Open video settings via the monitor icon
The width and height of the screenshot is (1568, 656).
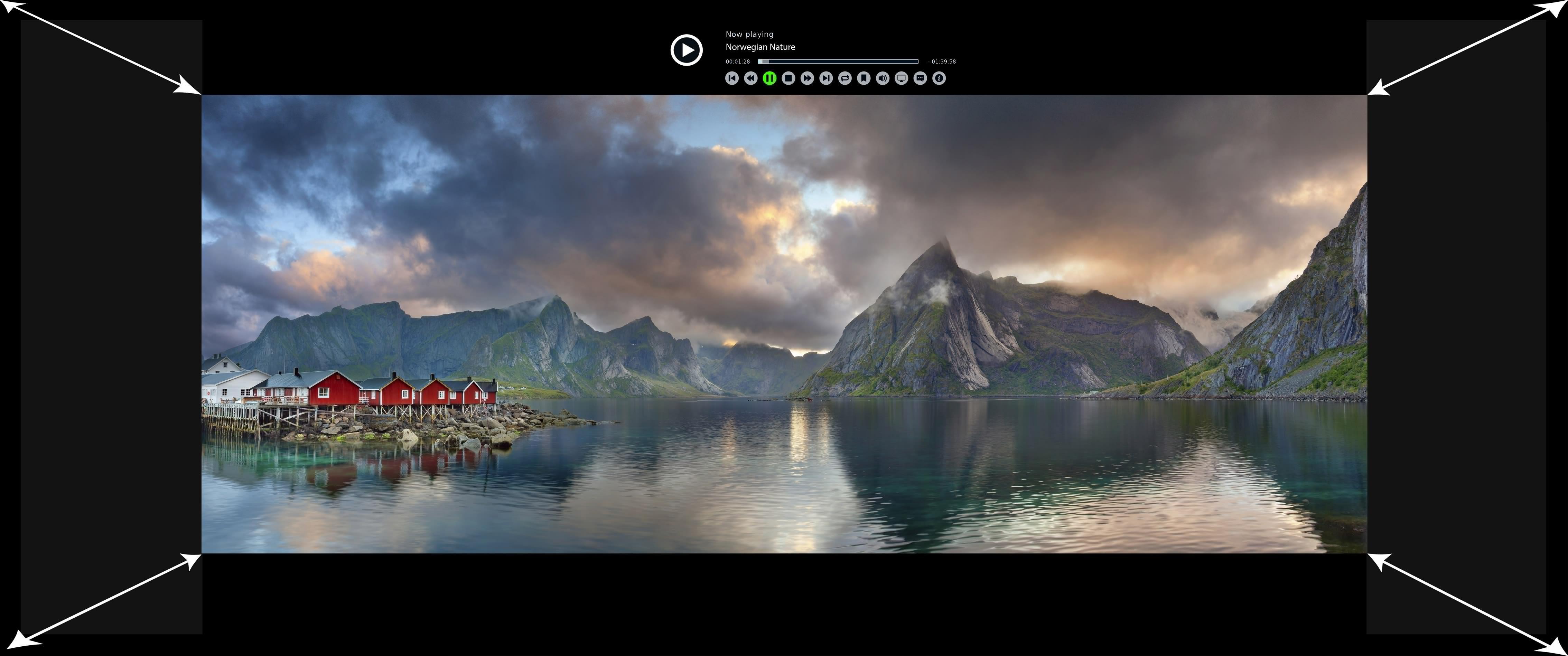click(x=902, y=78)
